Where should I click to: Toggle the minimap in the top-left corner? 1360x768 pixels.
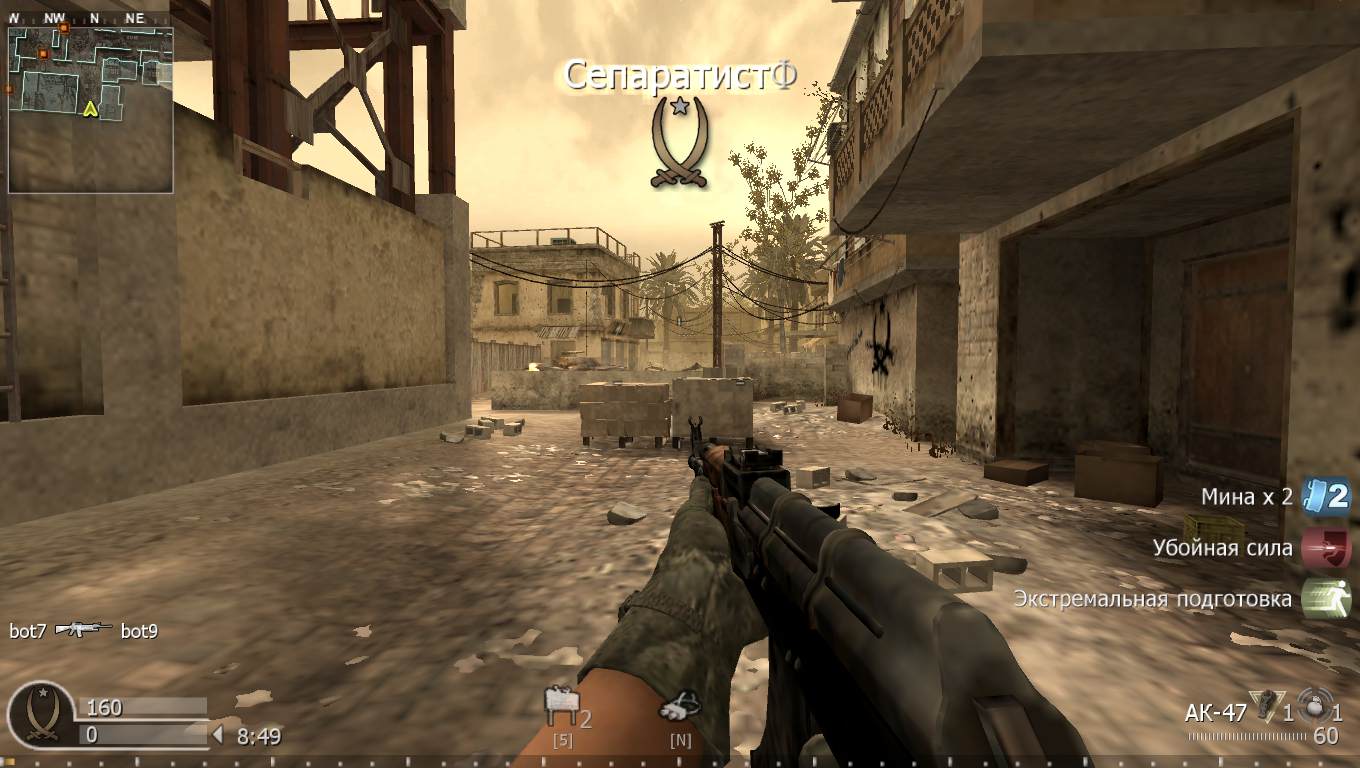coord(90,110)
